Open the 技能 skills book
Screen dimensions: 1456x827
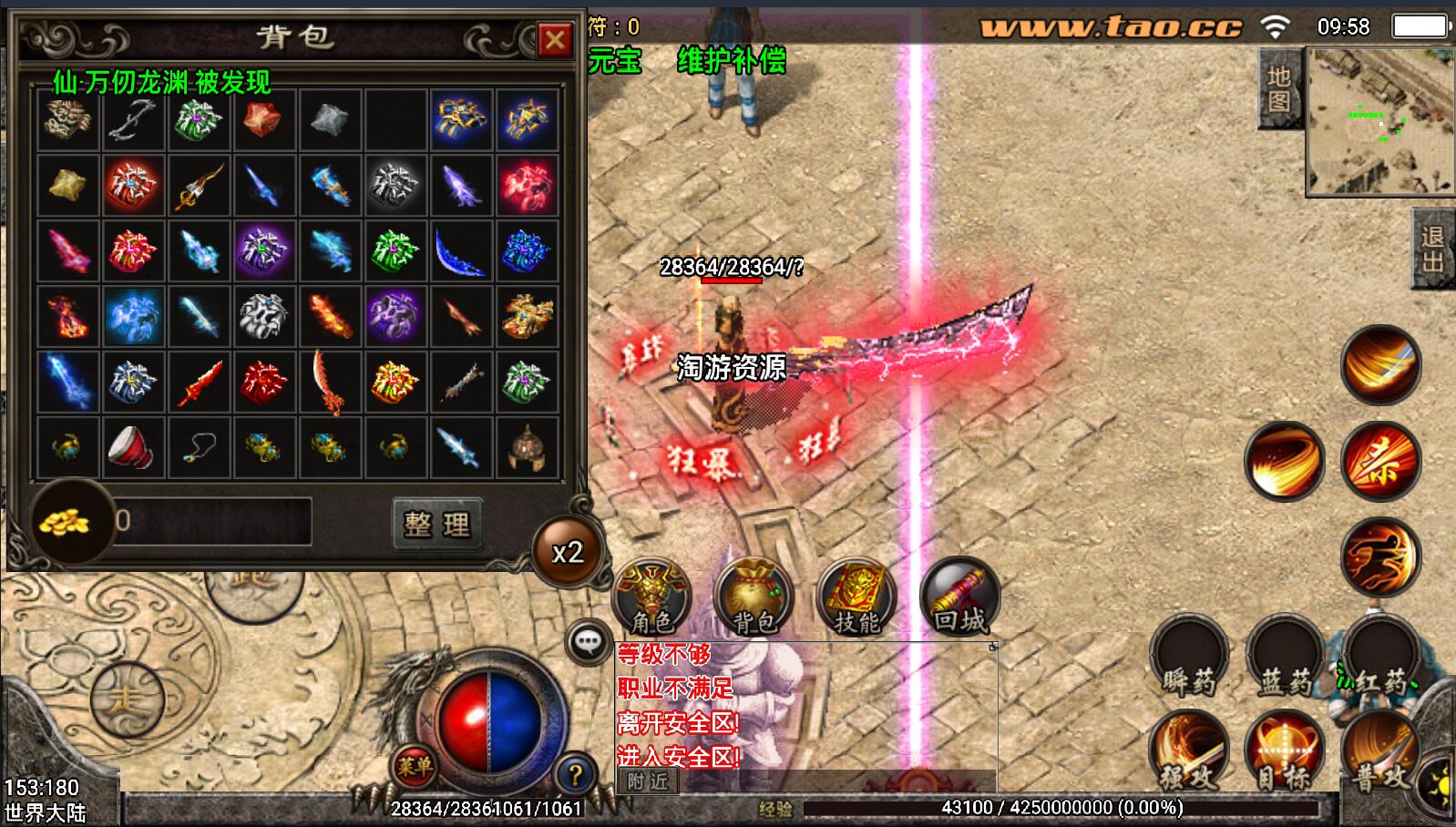(x=856, y=597)
